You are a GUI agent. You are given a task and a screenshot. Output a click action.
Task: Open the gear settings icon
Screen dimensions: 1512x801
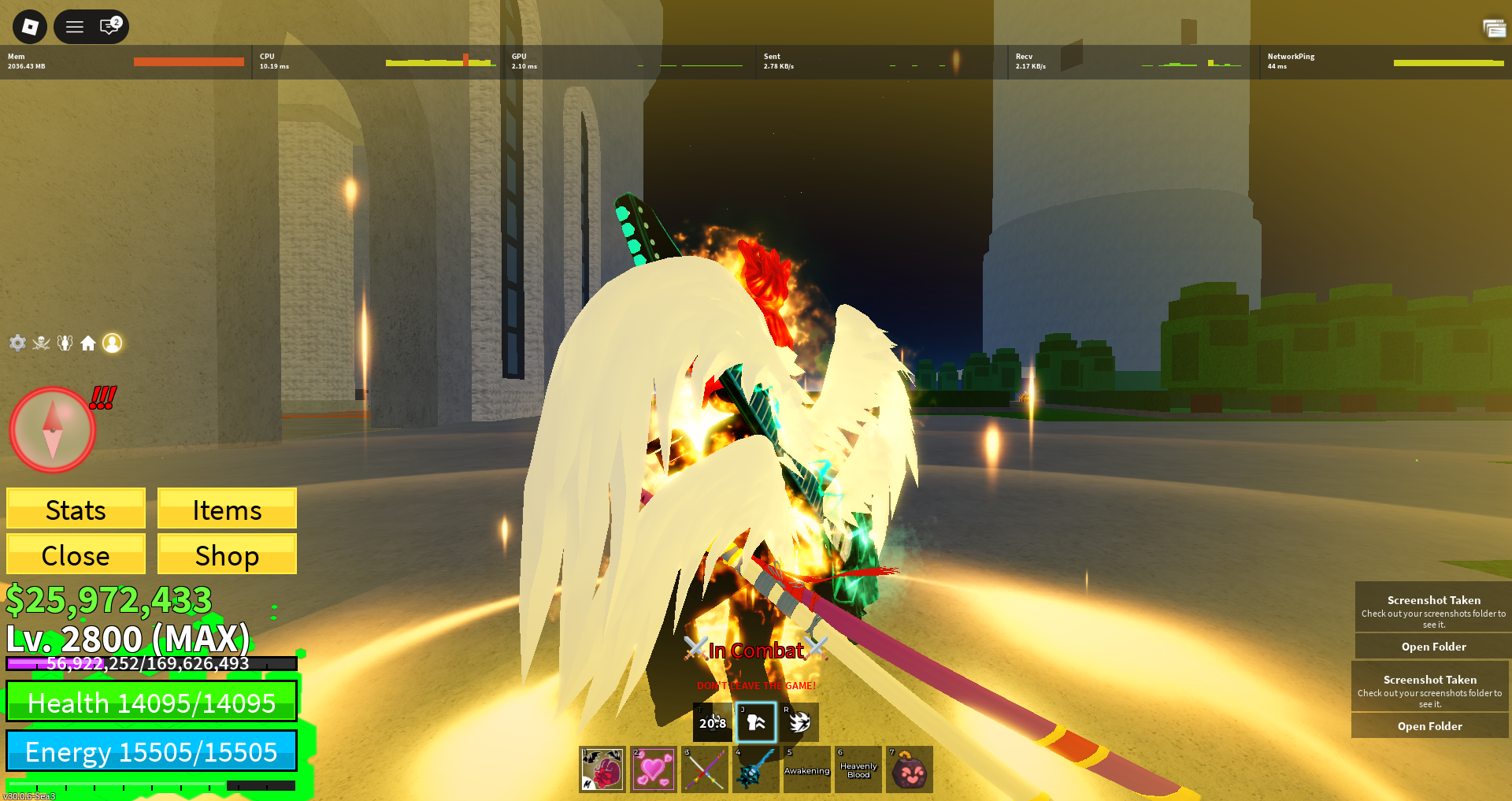pyautogui.click(x=17, y=343)
